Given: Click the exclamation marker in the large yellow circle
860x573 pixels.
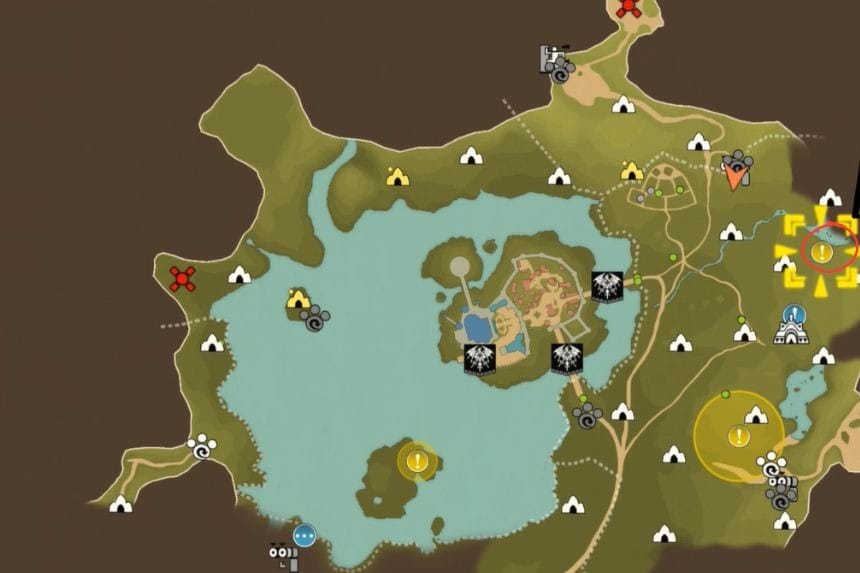Looking at the screenshot, I should pyautogui.click(x=738, y=436).
